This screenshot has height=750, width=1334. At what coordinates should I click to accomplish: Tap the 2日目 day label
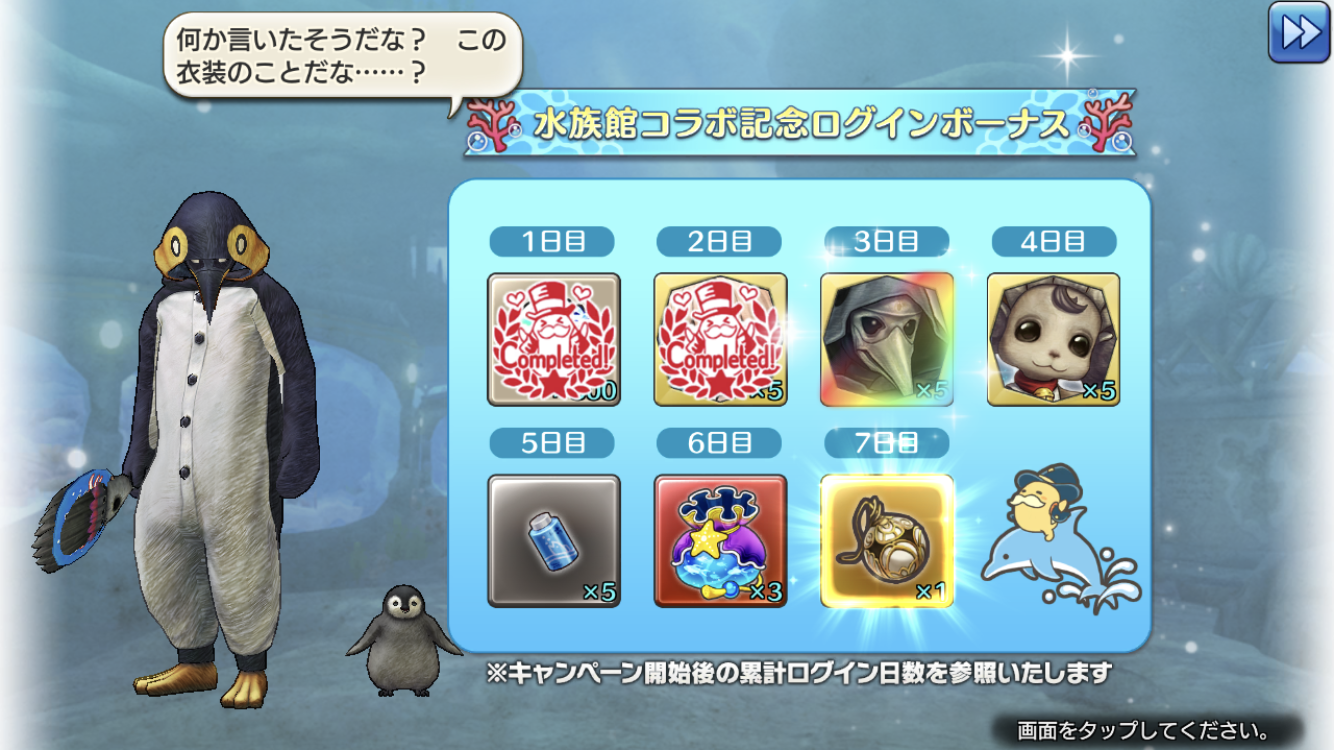[718, 241]
